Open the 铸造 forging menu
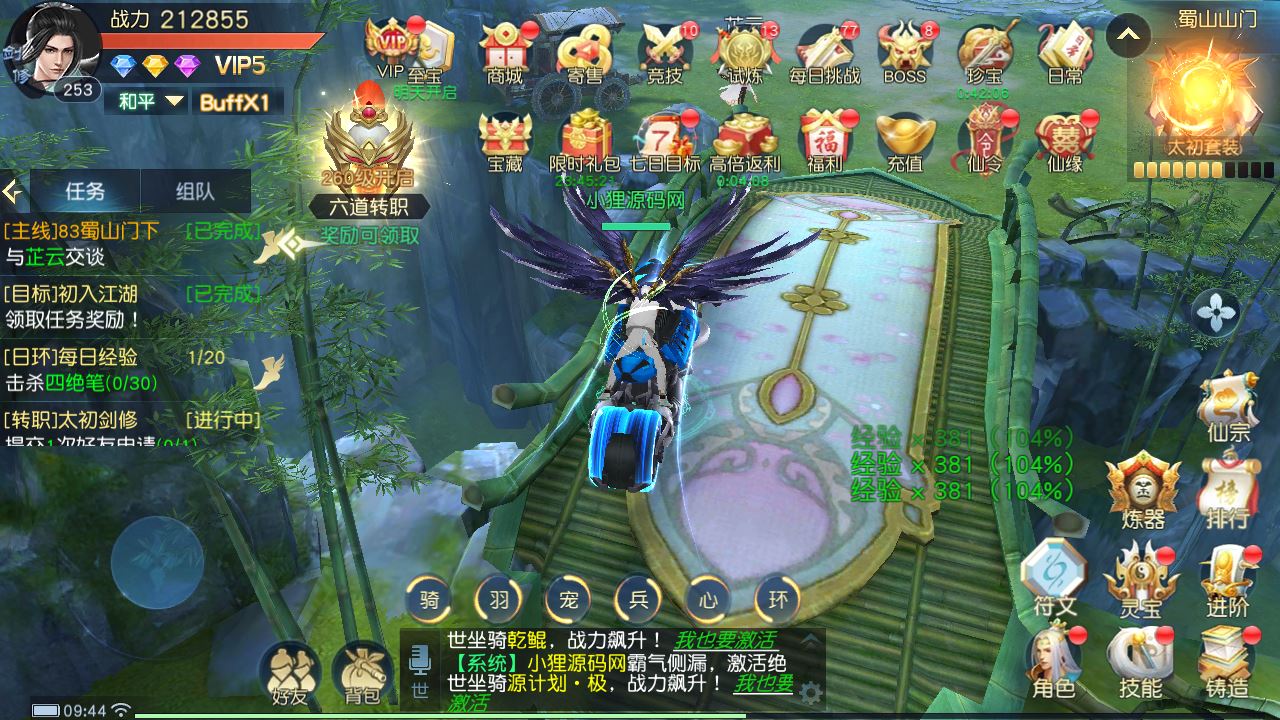This screenshot has width=1280, height=720. 1226,662
